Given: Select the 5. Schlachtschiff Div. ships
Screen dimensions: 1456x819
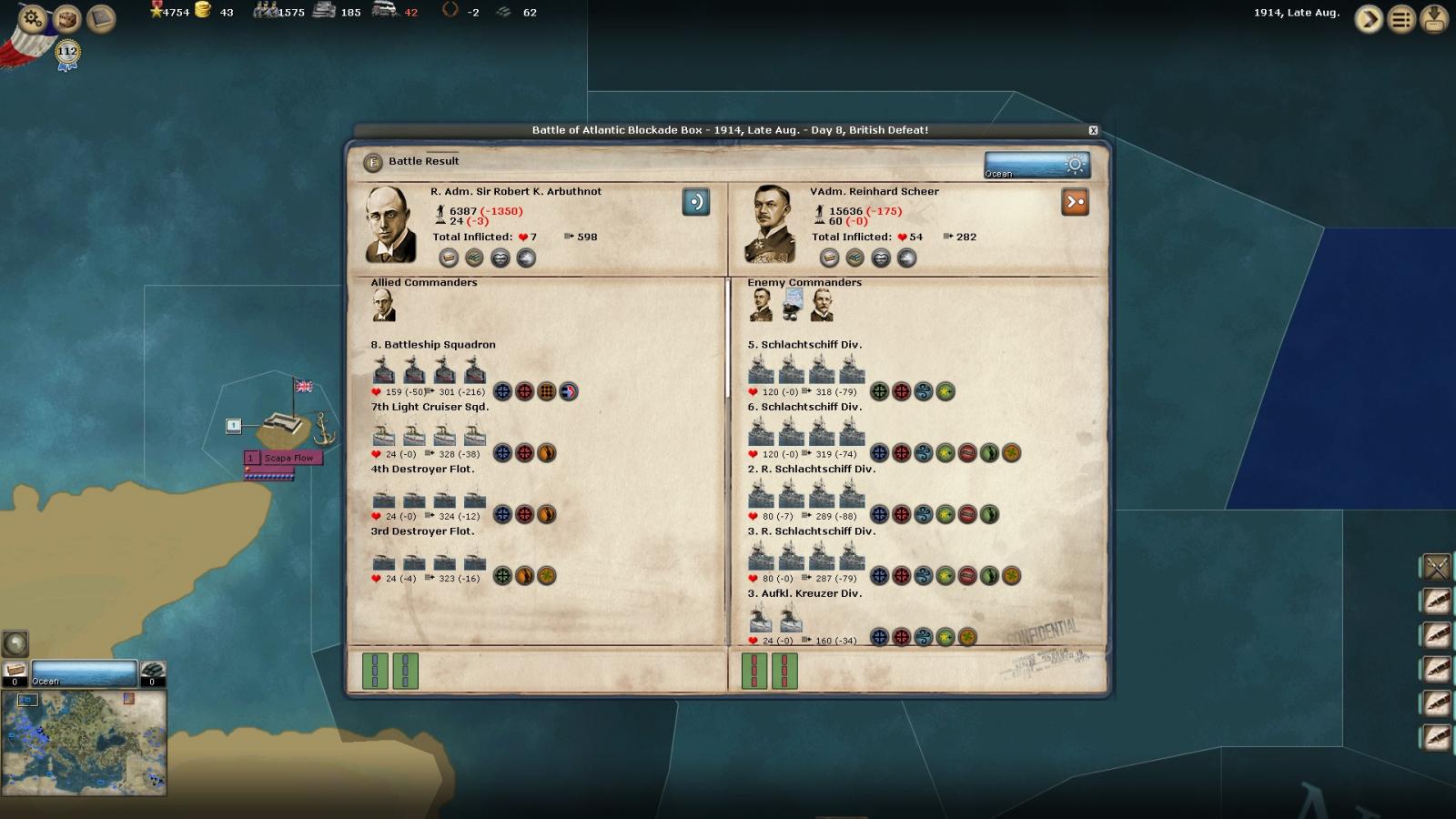Looking at the screenshot, I should point(805,370).
